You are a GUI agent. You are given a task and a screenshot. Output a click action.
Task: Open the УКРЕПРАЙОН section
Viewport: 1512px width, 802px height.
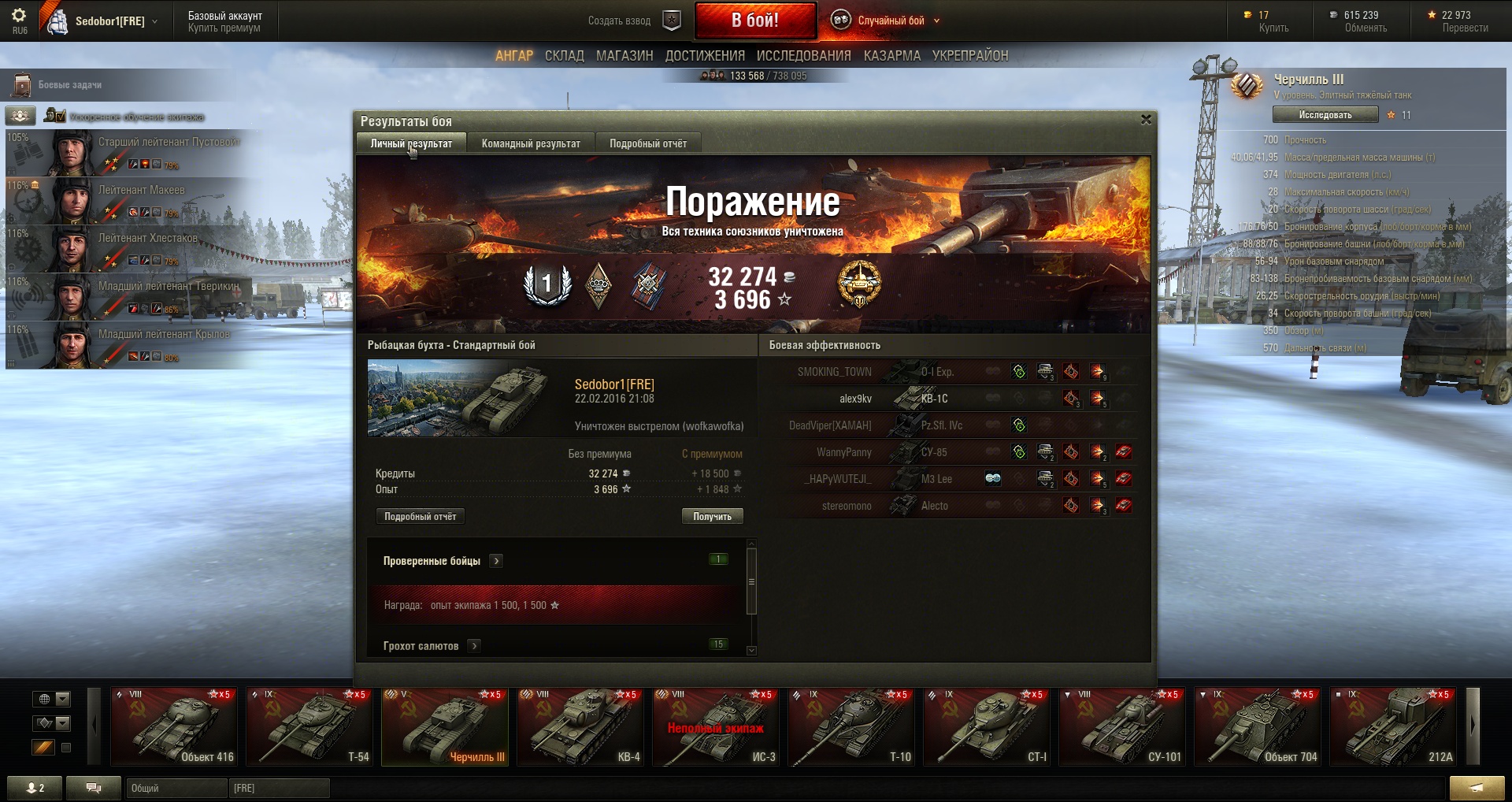pyautogui.click(x=969, y=56)
